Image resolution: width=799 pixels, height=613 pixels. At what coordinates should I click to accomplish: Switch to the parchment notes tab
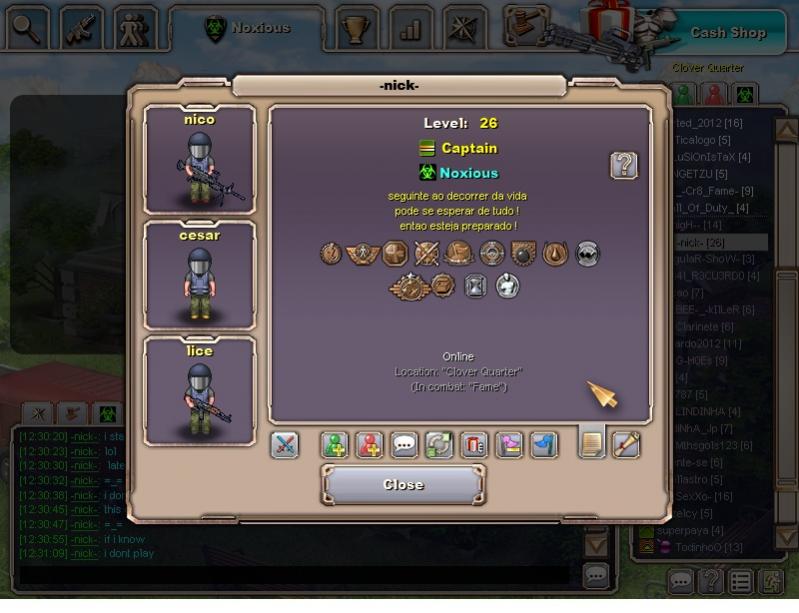pos(592,443)
